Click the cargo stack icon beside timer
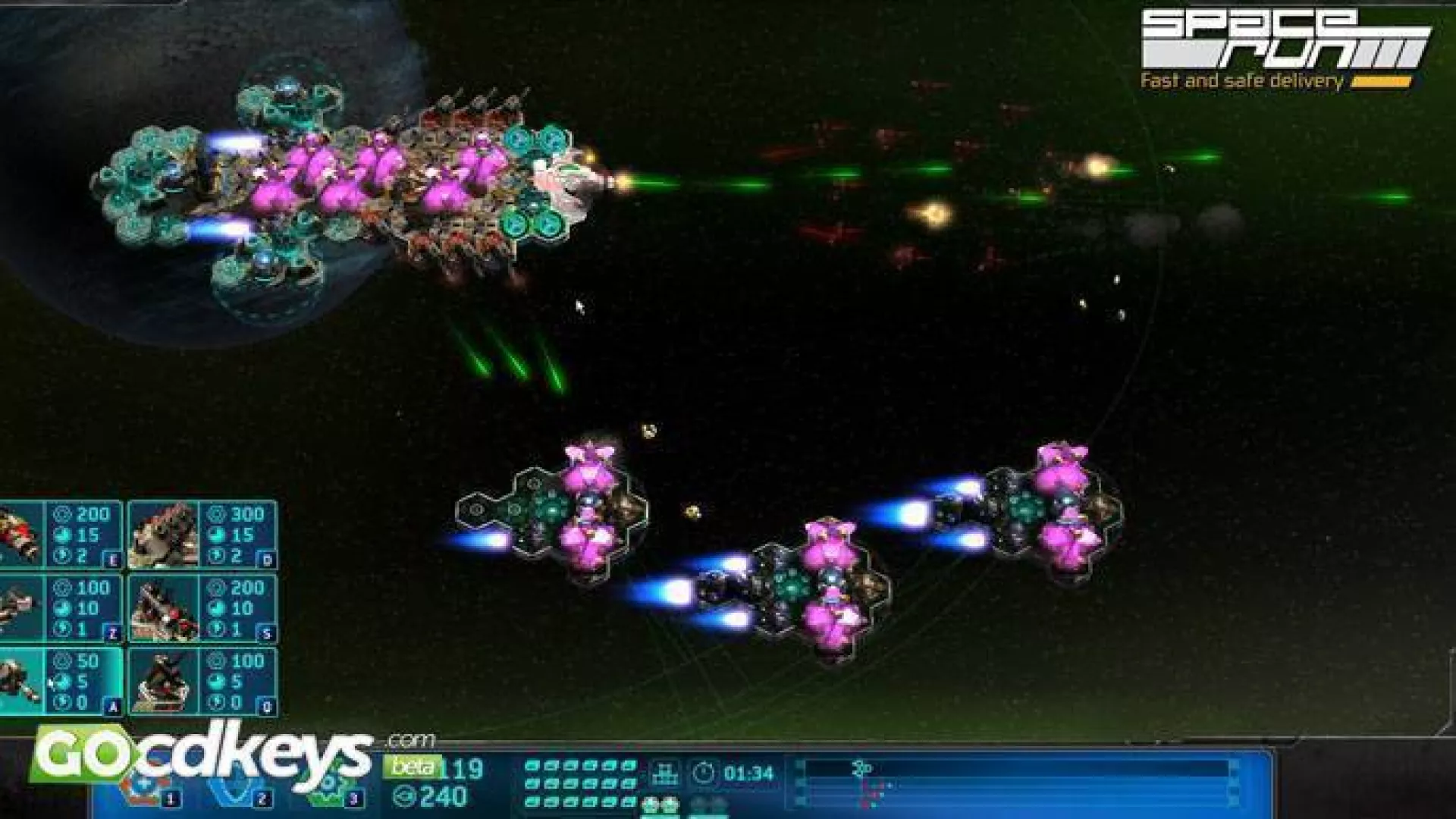Viewport: 1456px width, 819px height. pos(667,773)
